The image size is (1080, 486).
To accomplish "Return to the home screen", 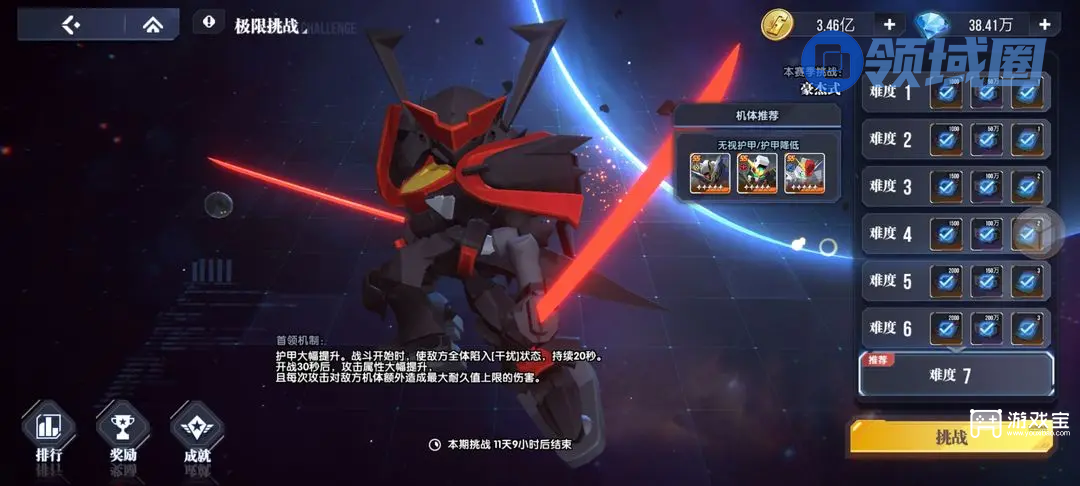I will click(x=152, y=25).
